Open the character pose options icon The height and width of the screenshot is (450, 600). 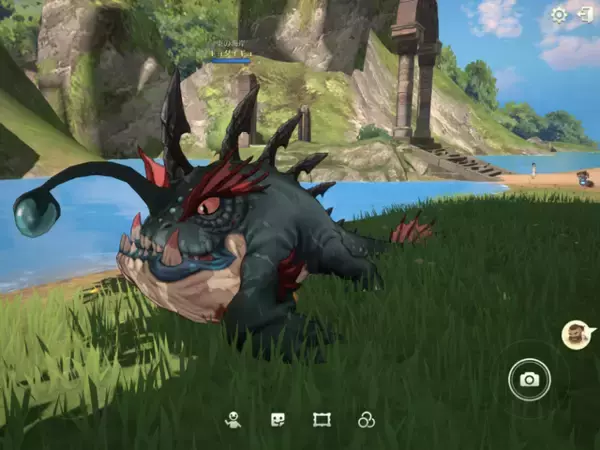233,420
